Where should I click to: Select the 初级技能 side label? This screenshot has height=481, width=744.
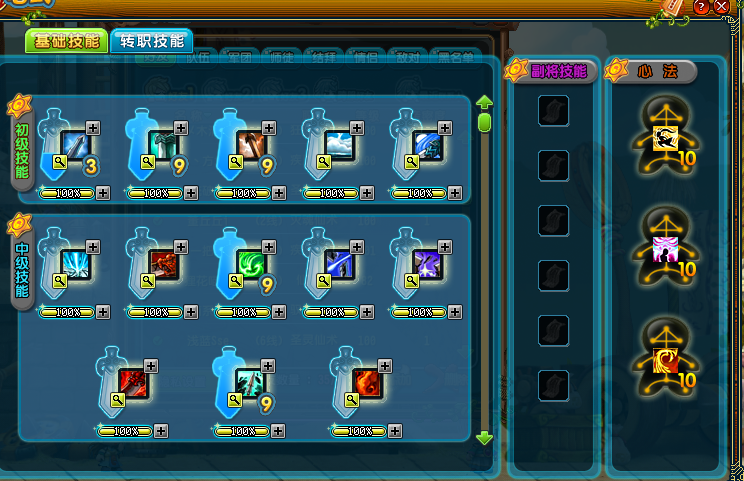tap(22, 144)
